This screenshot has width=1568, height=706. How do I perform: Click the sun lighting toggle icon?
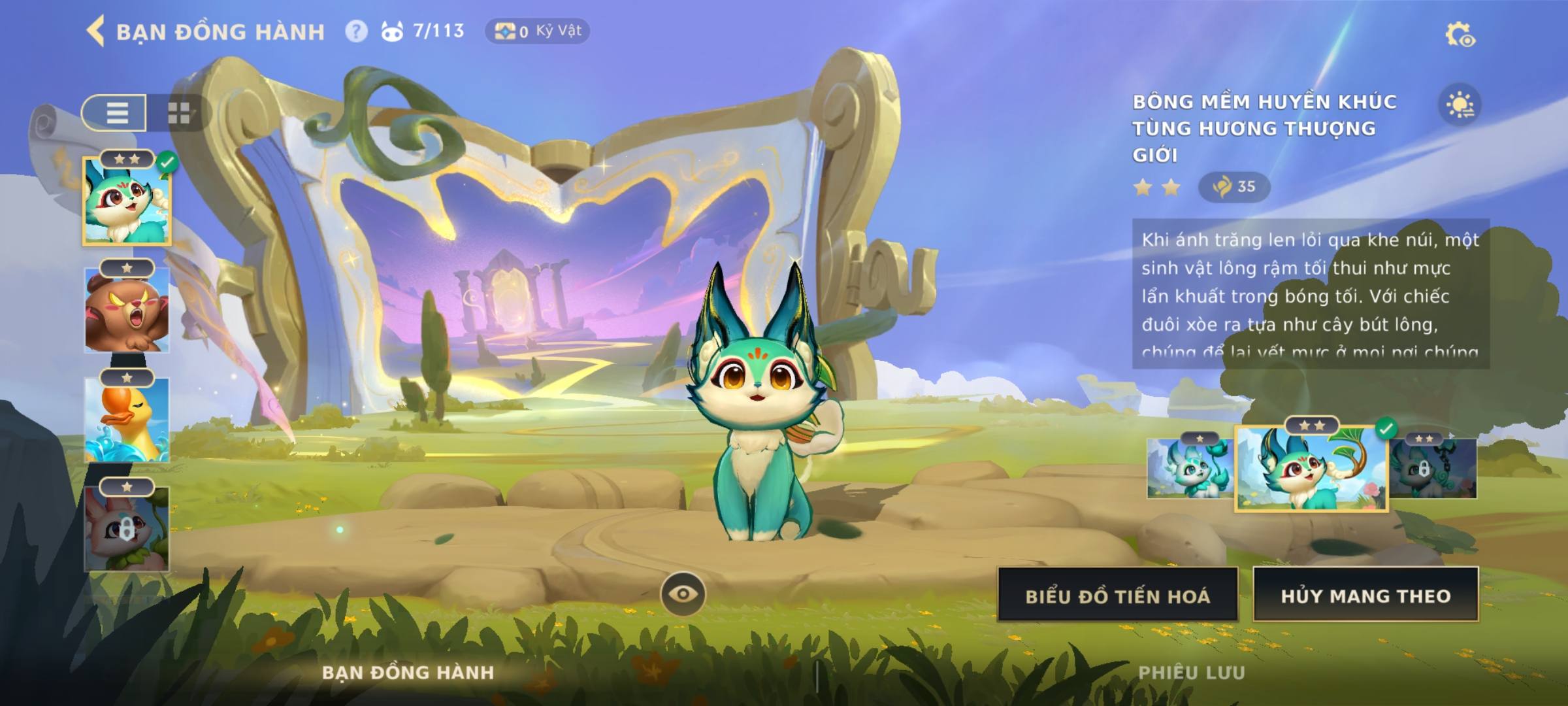(x=1460, y=105)
